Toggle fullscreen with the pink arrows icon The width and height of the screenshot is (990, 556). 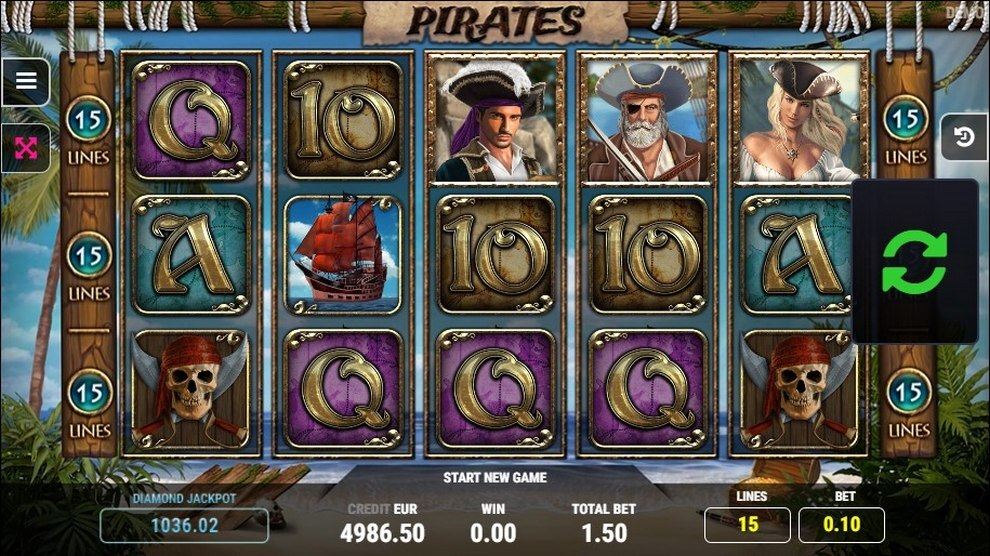click(26, 149)
